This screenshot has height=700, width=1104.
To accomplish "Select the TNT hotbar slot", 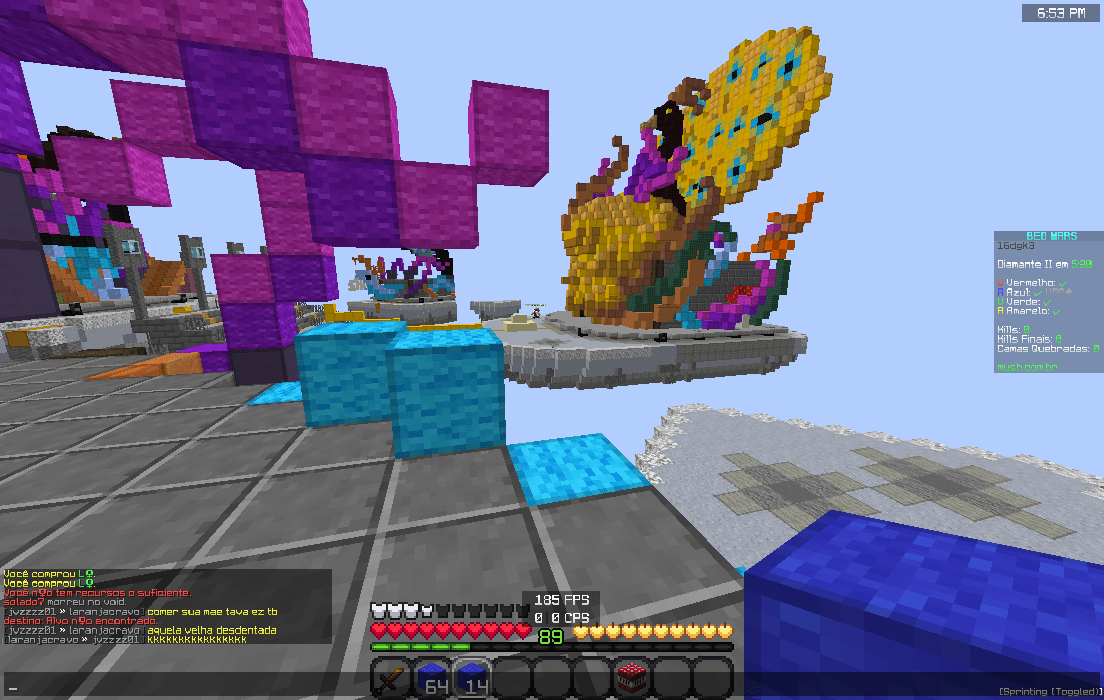I will pos(632,677).
